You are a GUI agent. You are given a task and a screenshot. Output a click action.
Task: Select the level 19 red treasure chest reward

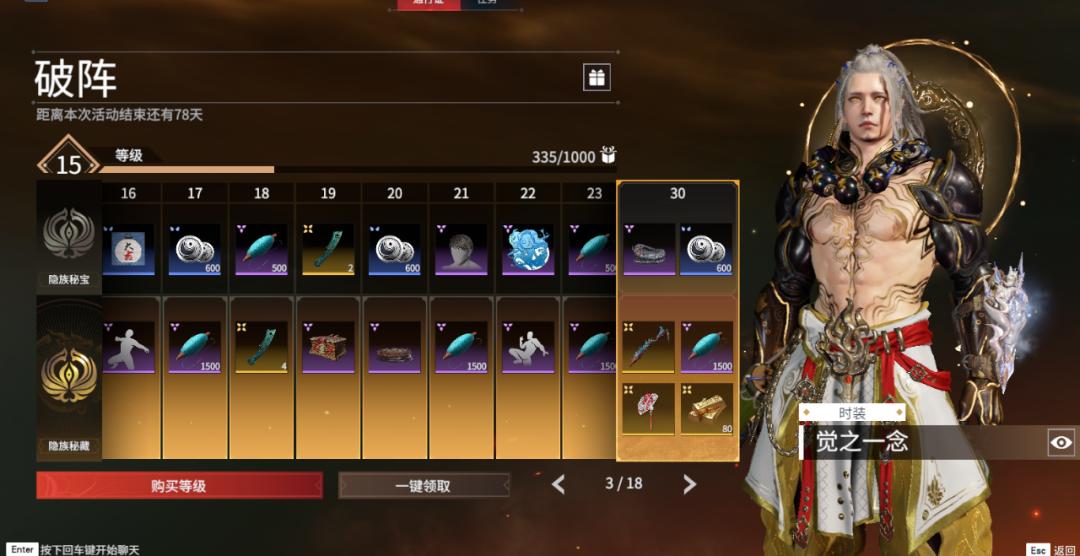[x=328, y=347]
